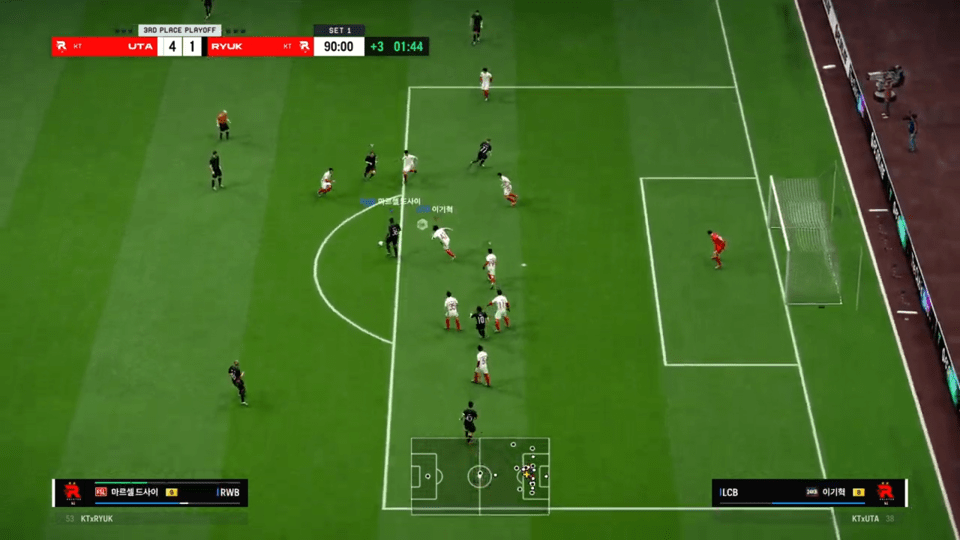Select the 이기혁 LCB player panel
The width and height of the screenshot is (960, 540).
click(809, 493)
